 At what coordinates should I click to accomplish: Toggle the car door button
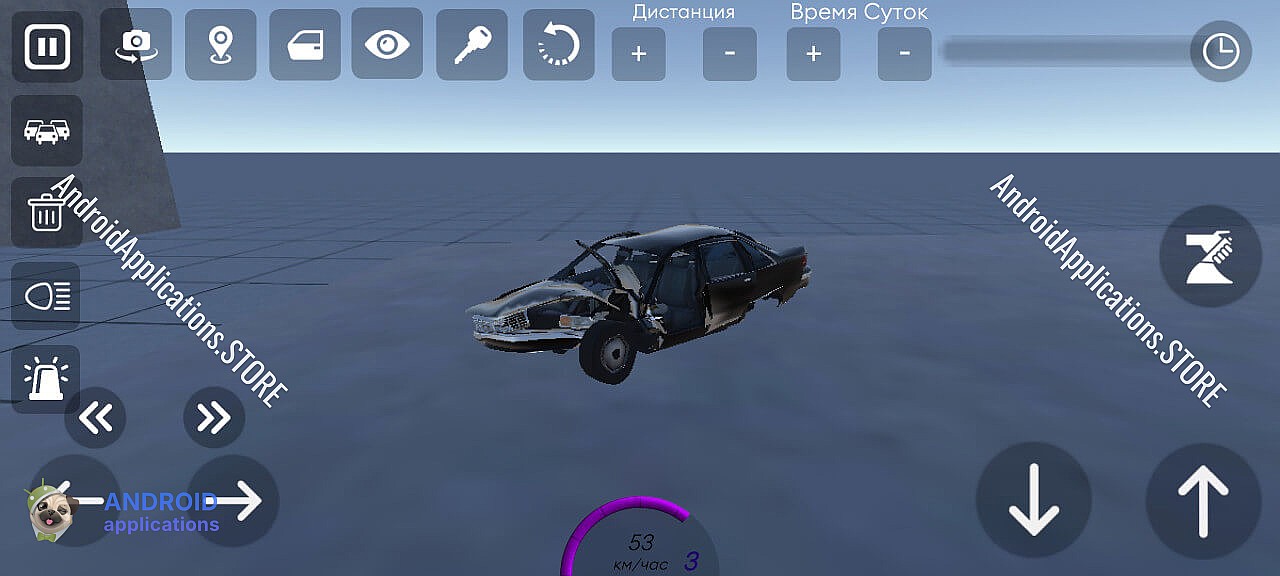coord(304,45)
